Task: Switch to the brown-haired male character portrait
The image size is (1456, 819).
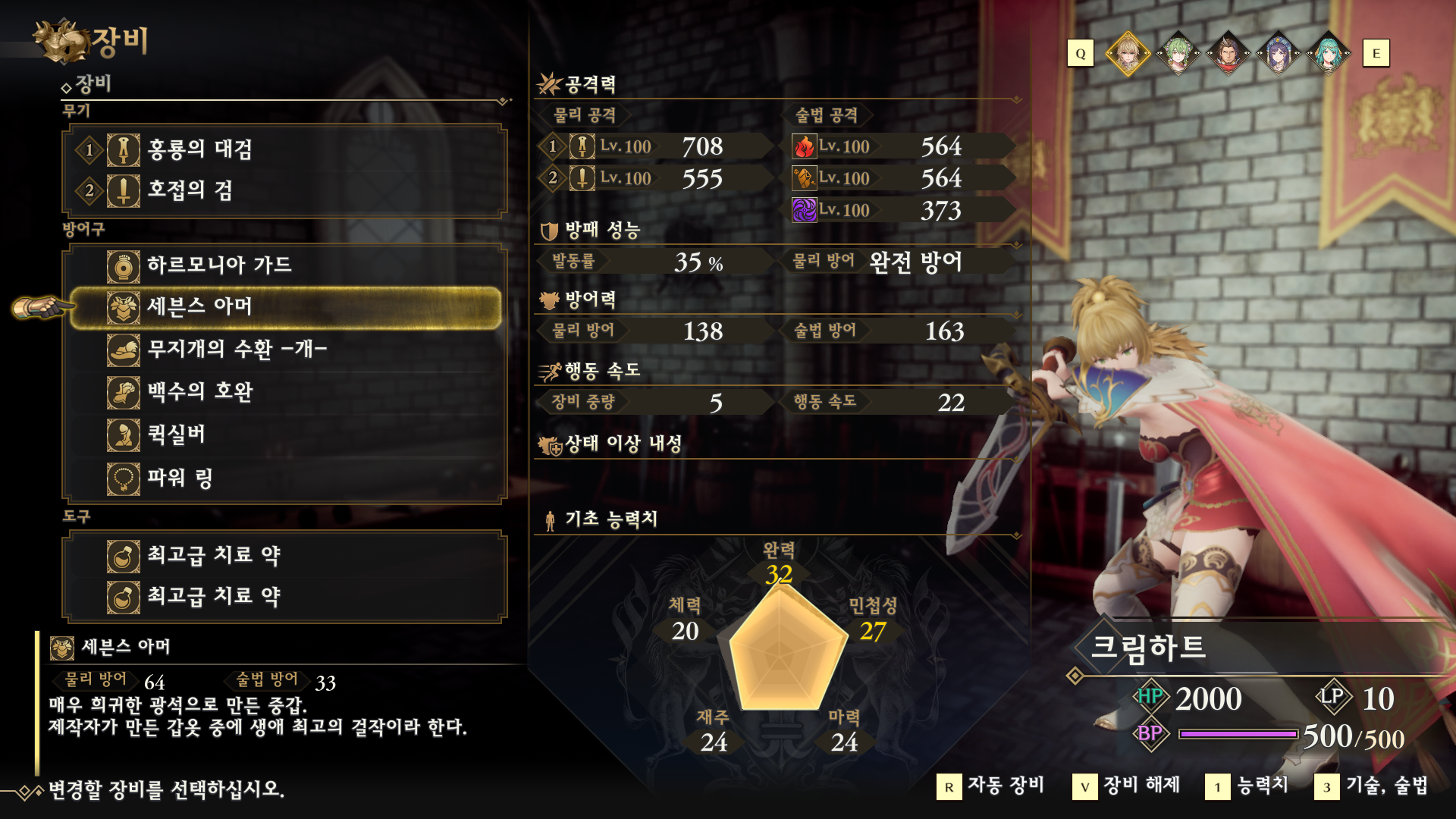Action: point(1228,54)
